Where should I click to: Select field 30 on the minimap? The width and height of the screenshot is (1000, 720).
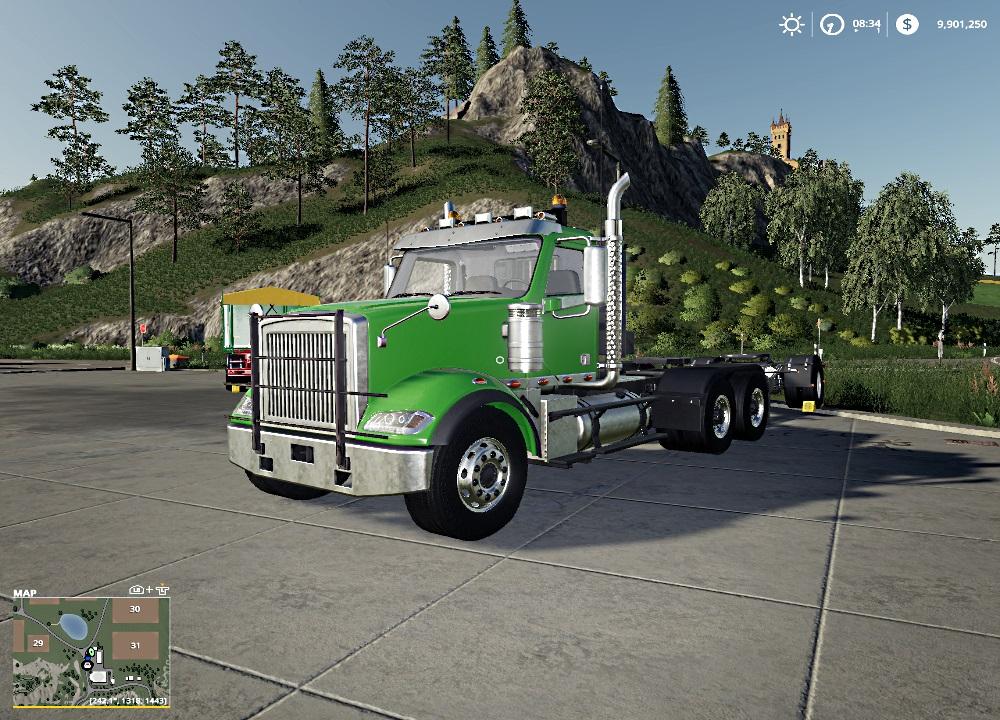(135, 610)
